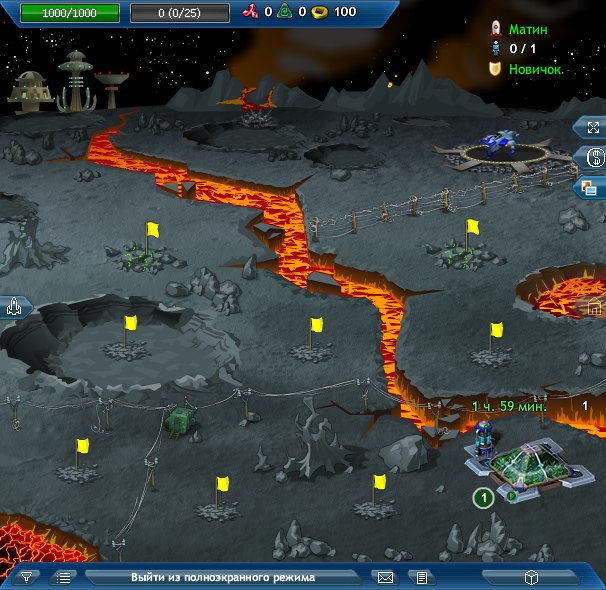This screenshot has width=606, height=590.
Task: Open the cube inventory button
Action: click(532, 577)
